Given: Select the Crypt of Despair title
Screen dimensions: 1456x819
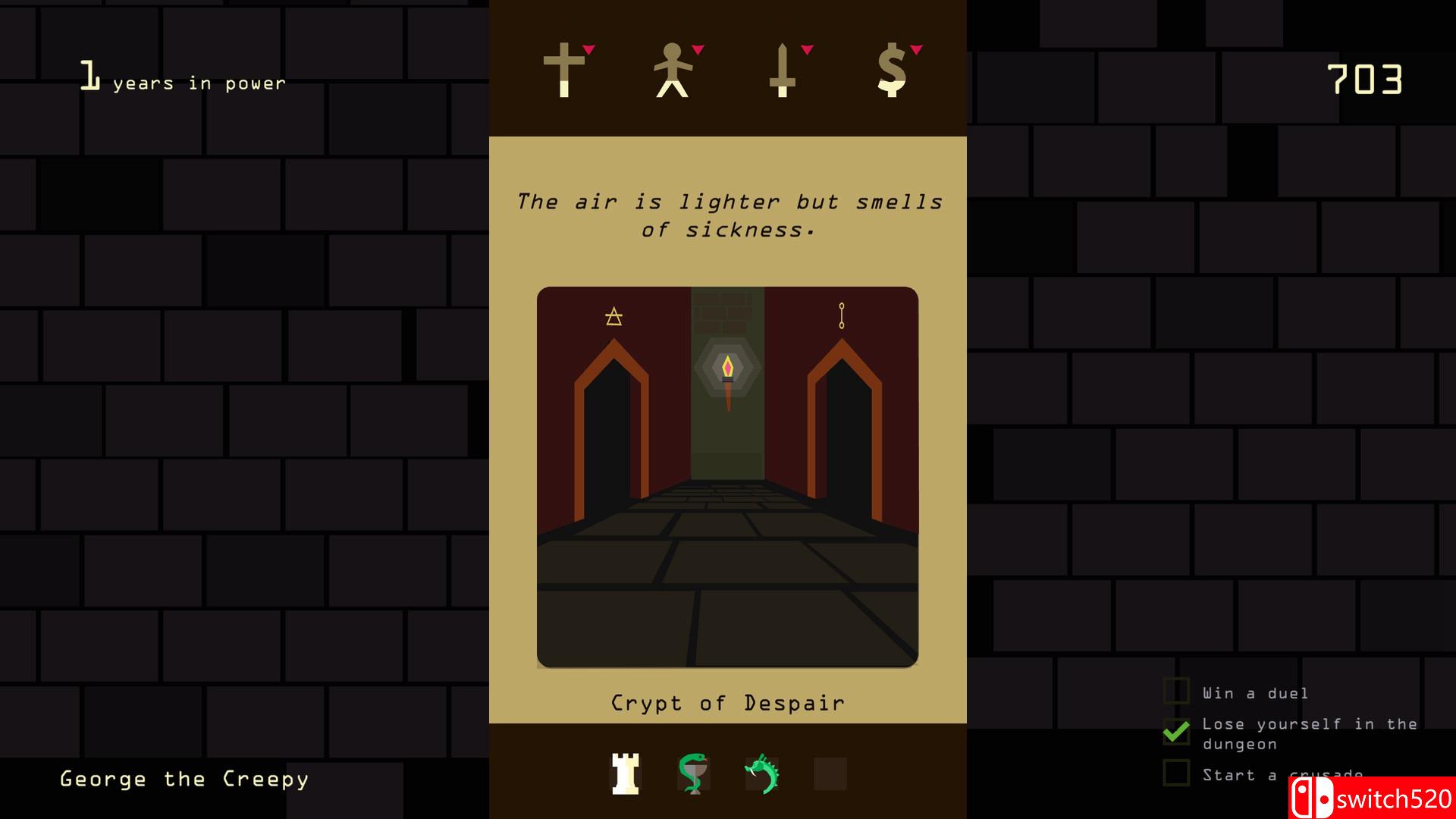Looking at the screenshot, I should [726, 702].
